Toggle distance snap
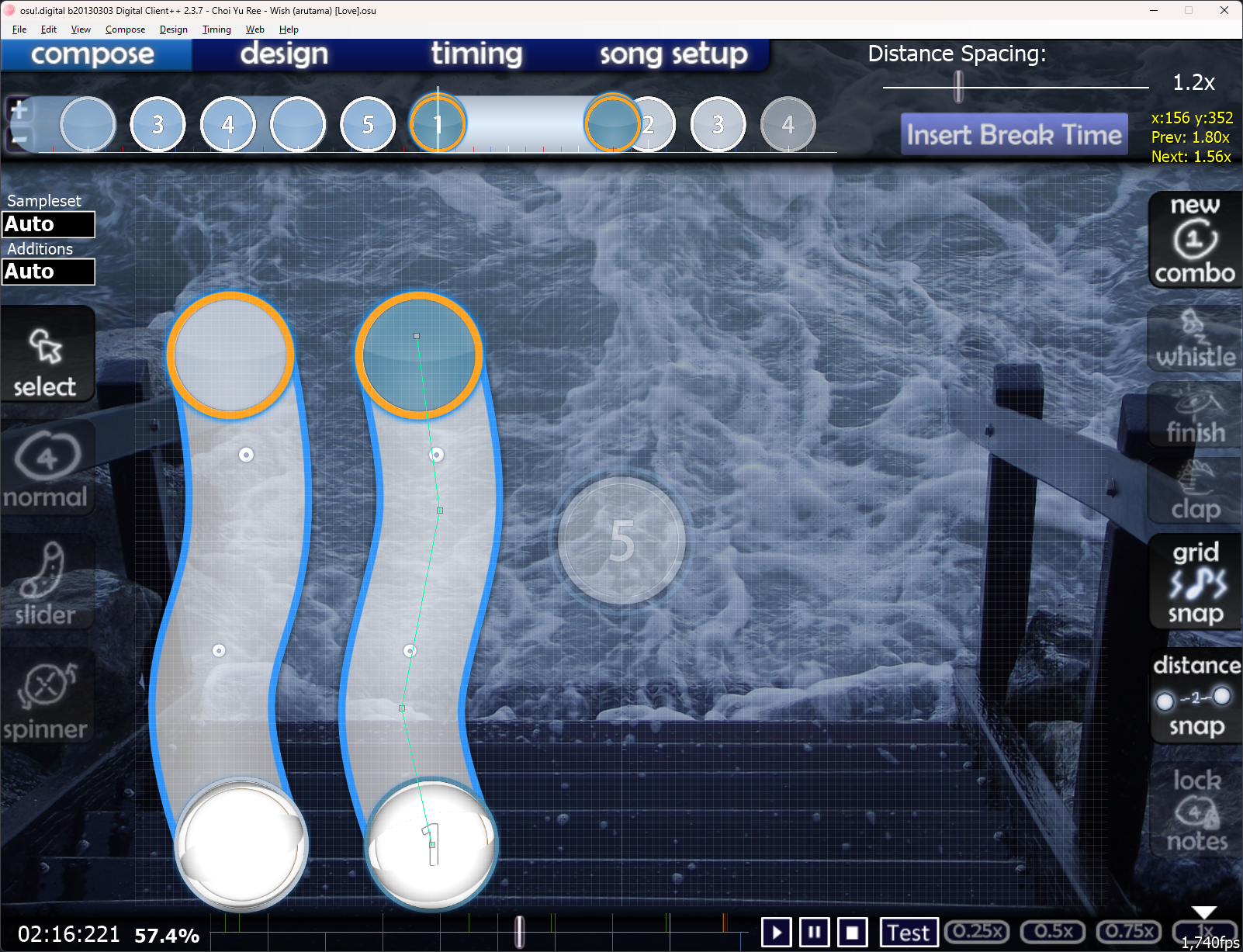 click(x=1195, y=696)
